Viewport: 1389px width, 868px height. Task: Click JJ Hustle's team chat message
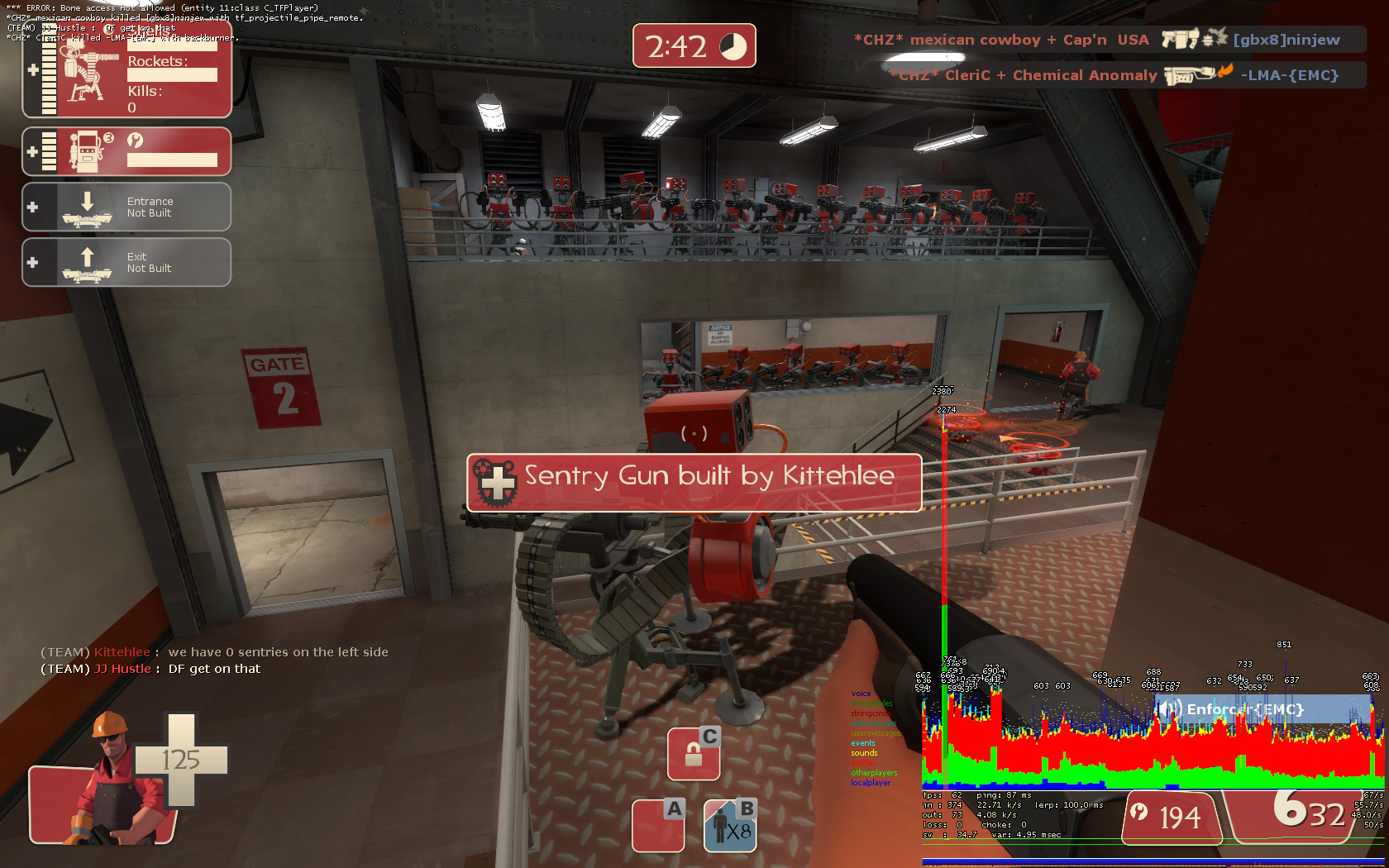tap(150, 669)
